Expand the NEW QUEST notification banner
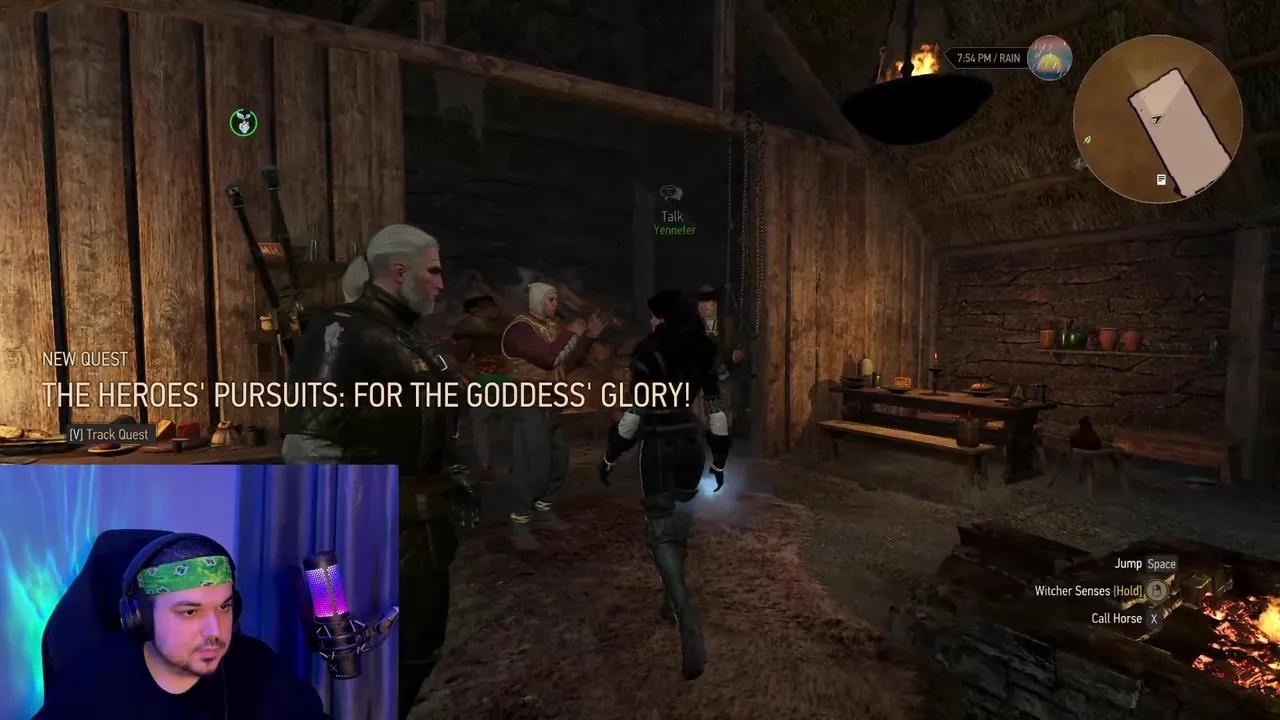1280x720 pixels. (x=85, y=359)
